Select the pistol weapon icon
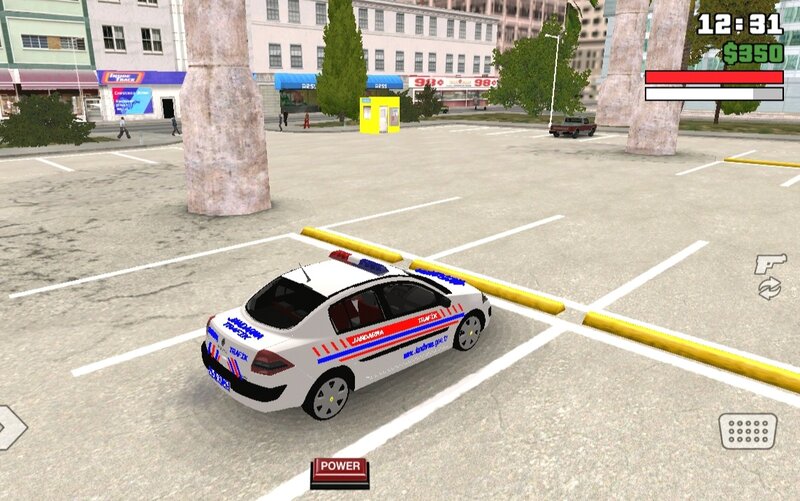800x501 pixels. pyautogui.click(x=769, y=264)
